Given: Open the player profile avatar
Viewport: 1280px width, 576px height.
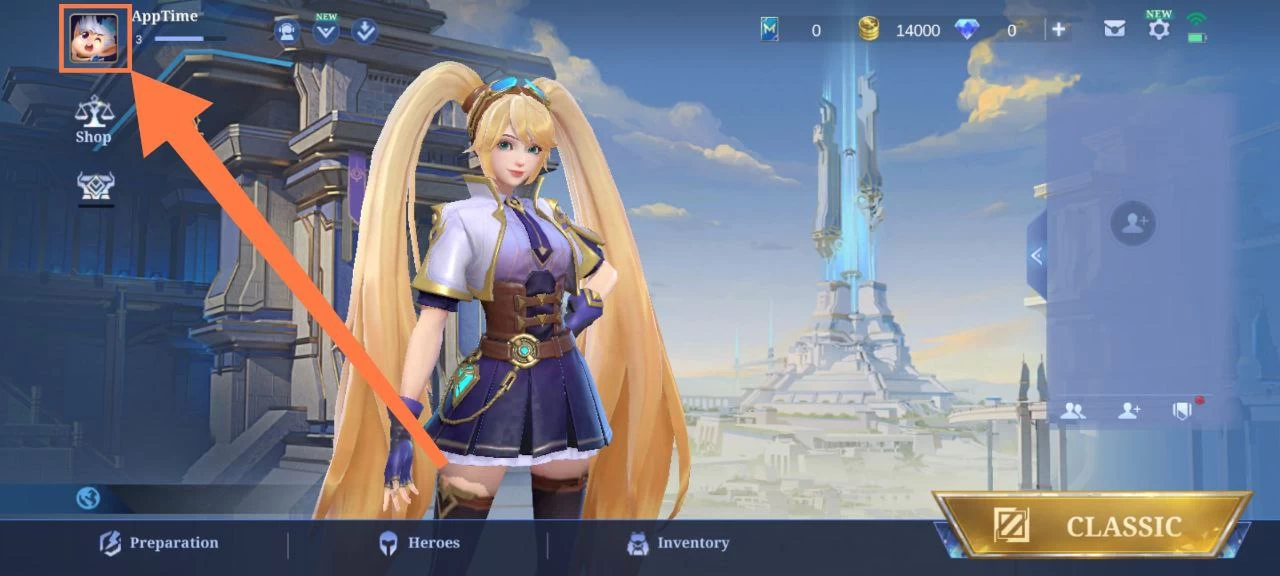Looking at the screenshot, I should click(x=94, y=39).
